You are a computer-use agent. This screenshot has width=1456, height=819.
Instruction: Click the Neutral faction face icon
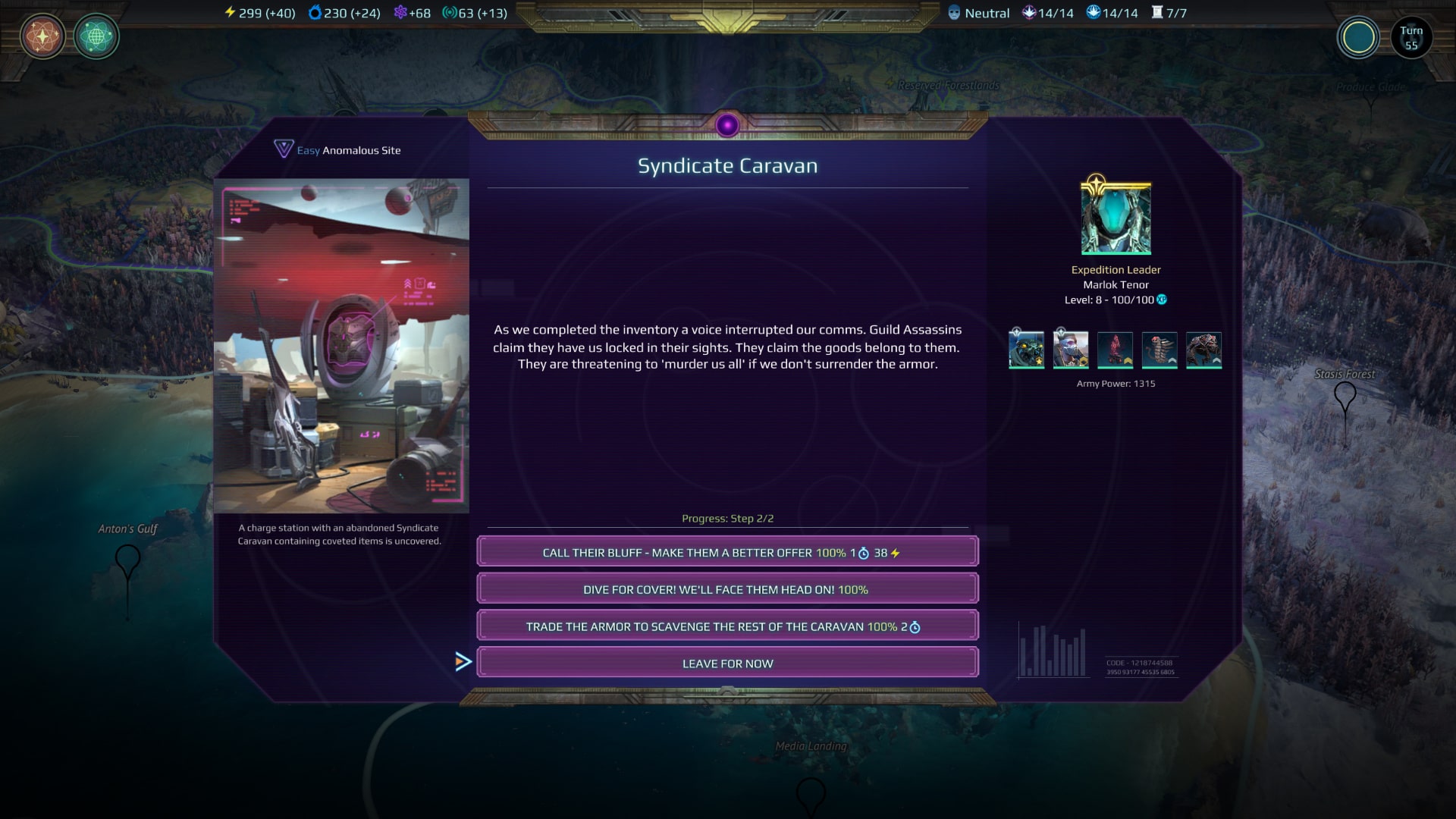click(955, 12)
